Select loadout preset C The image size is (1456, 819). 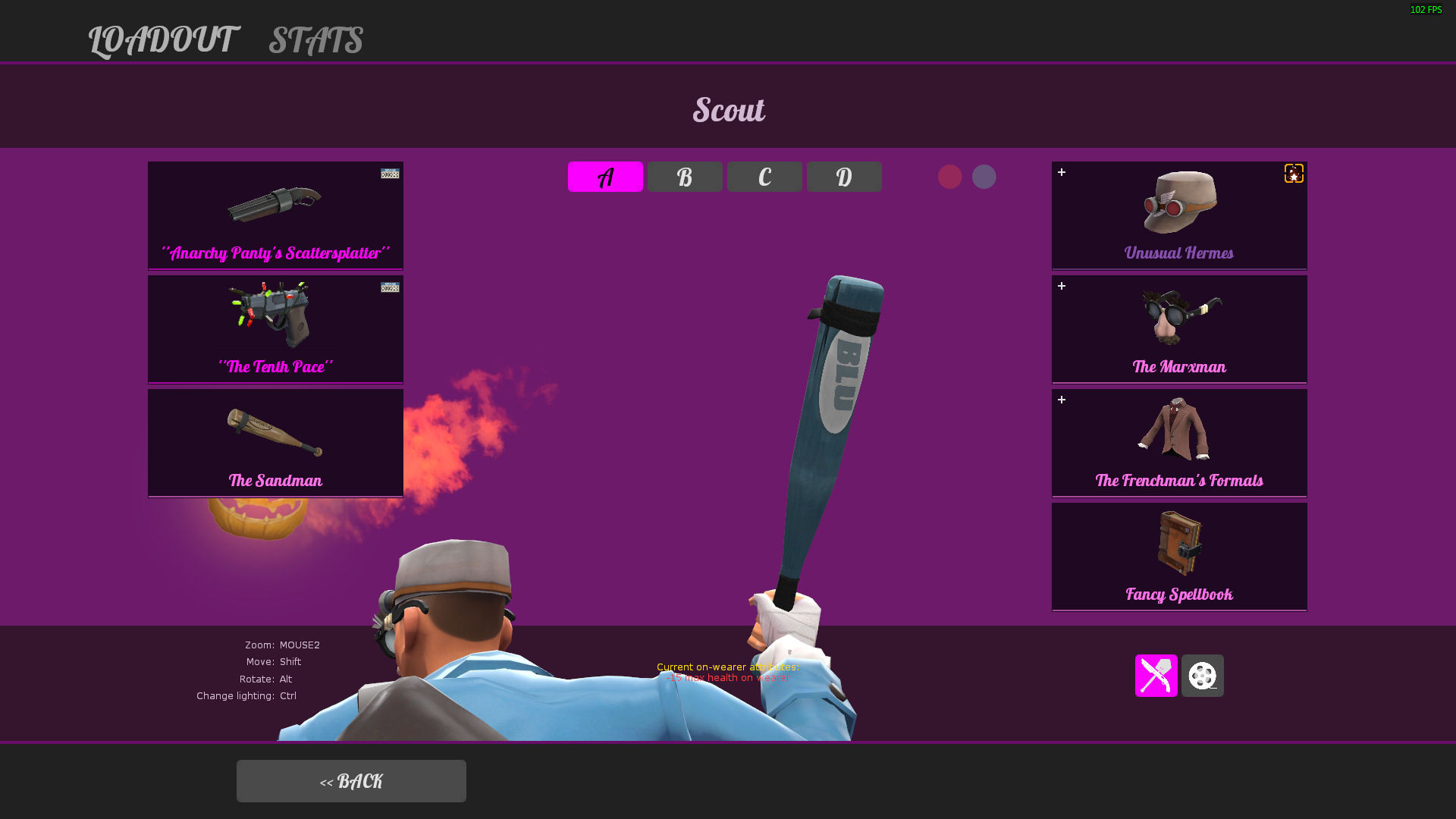(x=764, y=176)
